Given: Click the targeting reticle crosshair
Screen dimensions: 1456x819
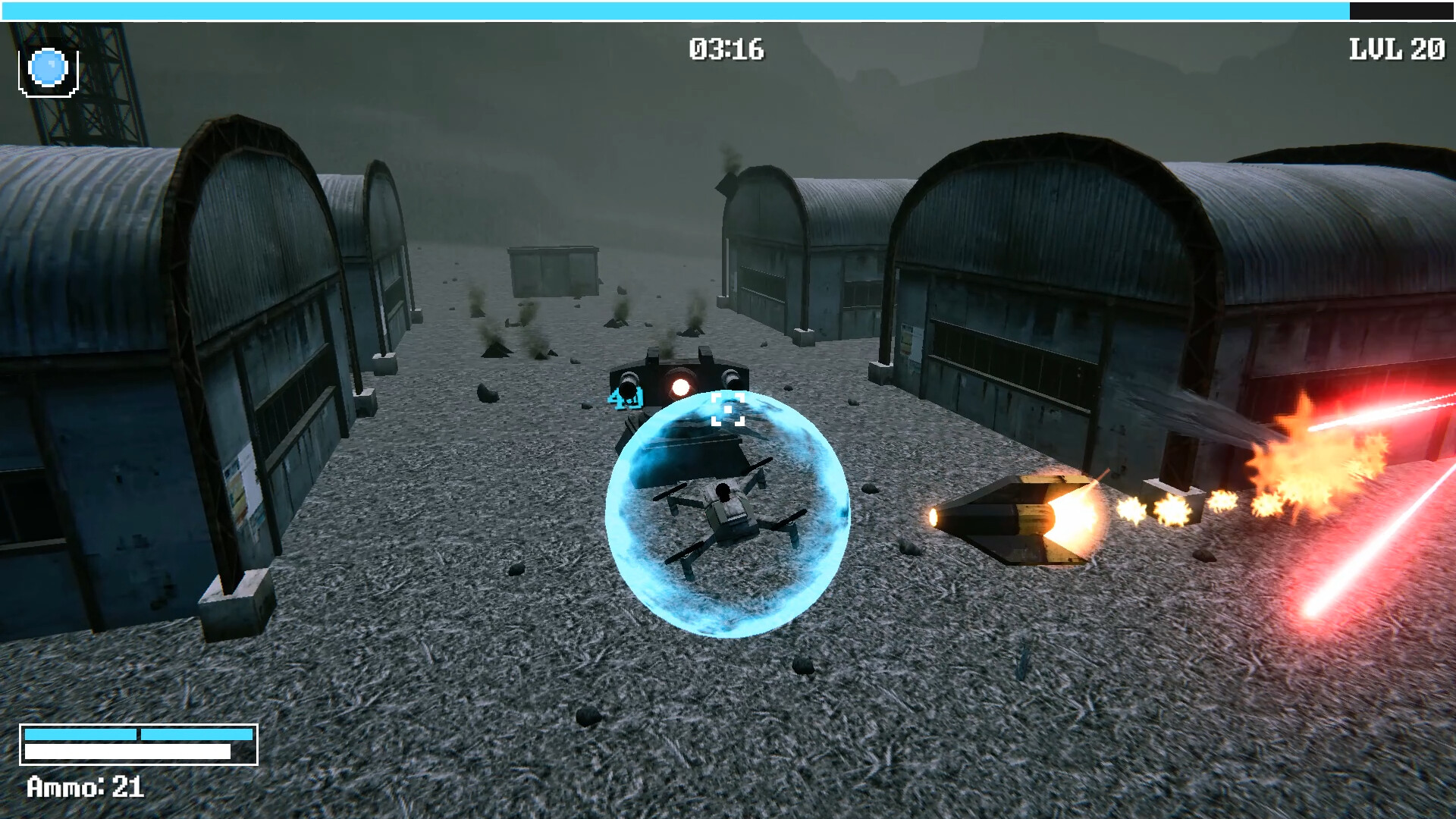Looking at the screenshot, I should point(726,409).
